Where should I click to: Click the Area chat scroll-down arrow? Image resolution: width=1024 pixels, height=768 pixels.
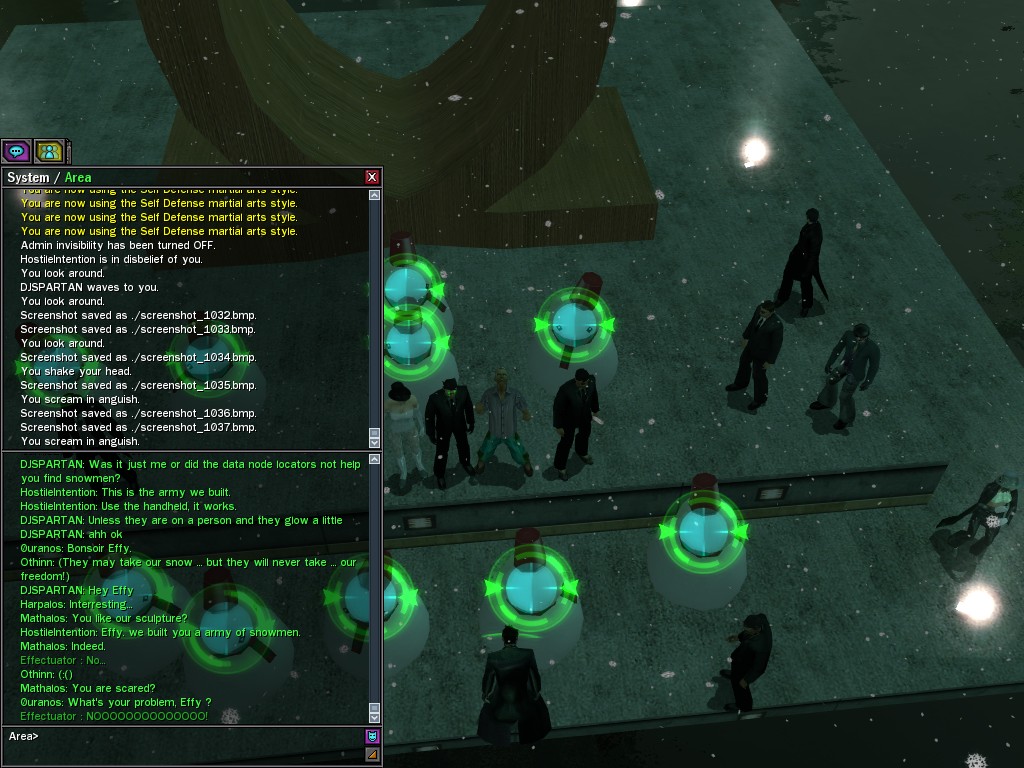(375, 717)
